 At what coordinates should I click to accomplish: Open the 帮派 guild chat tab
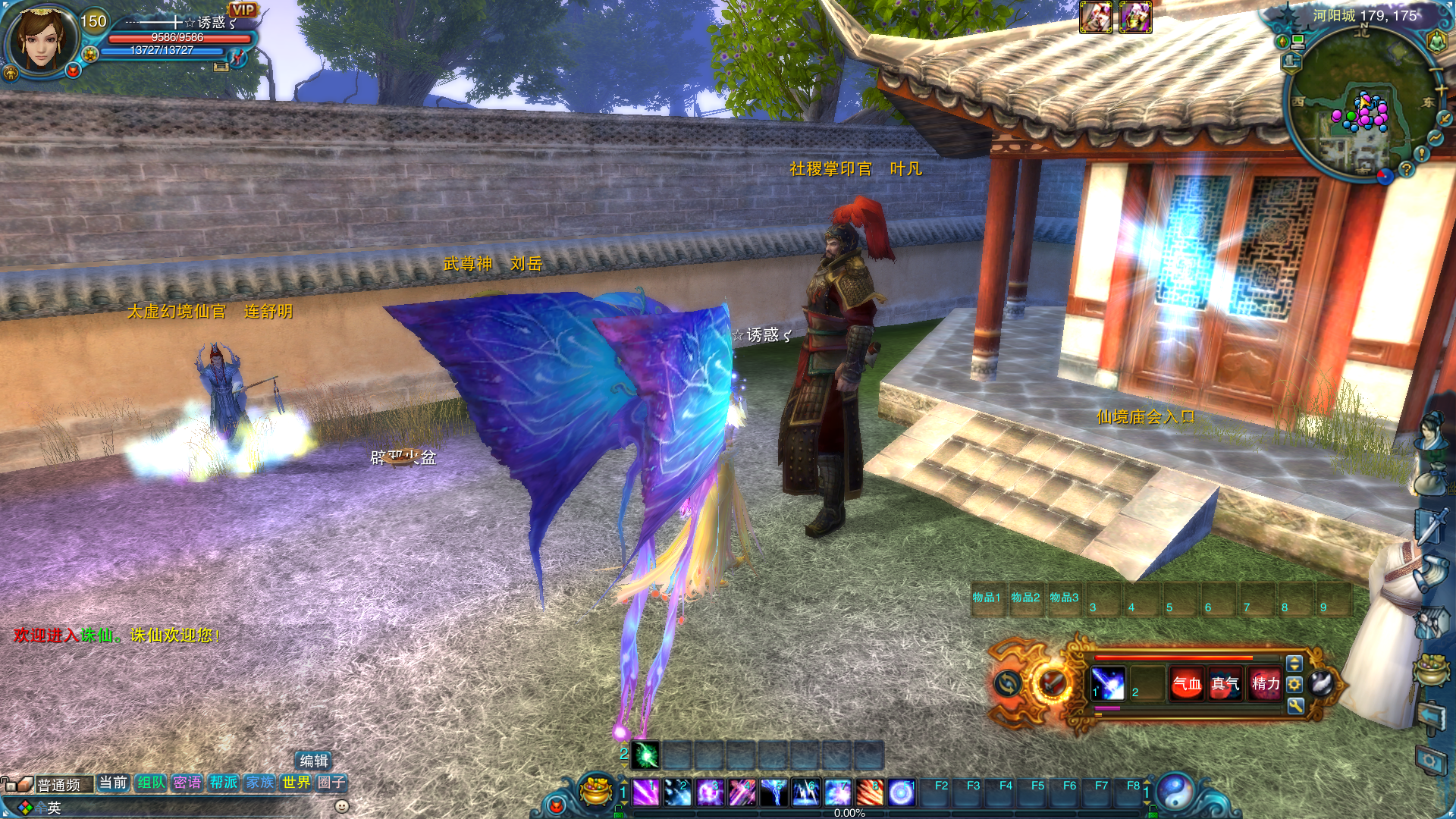tap(224, 783)
